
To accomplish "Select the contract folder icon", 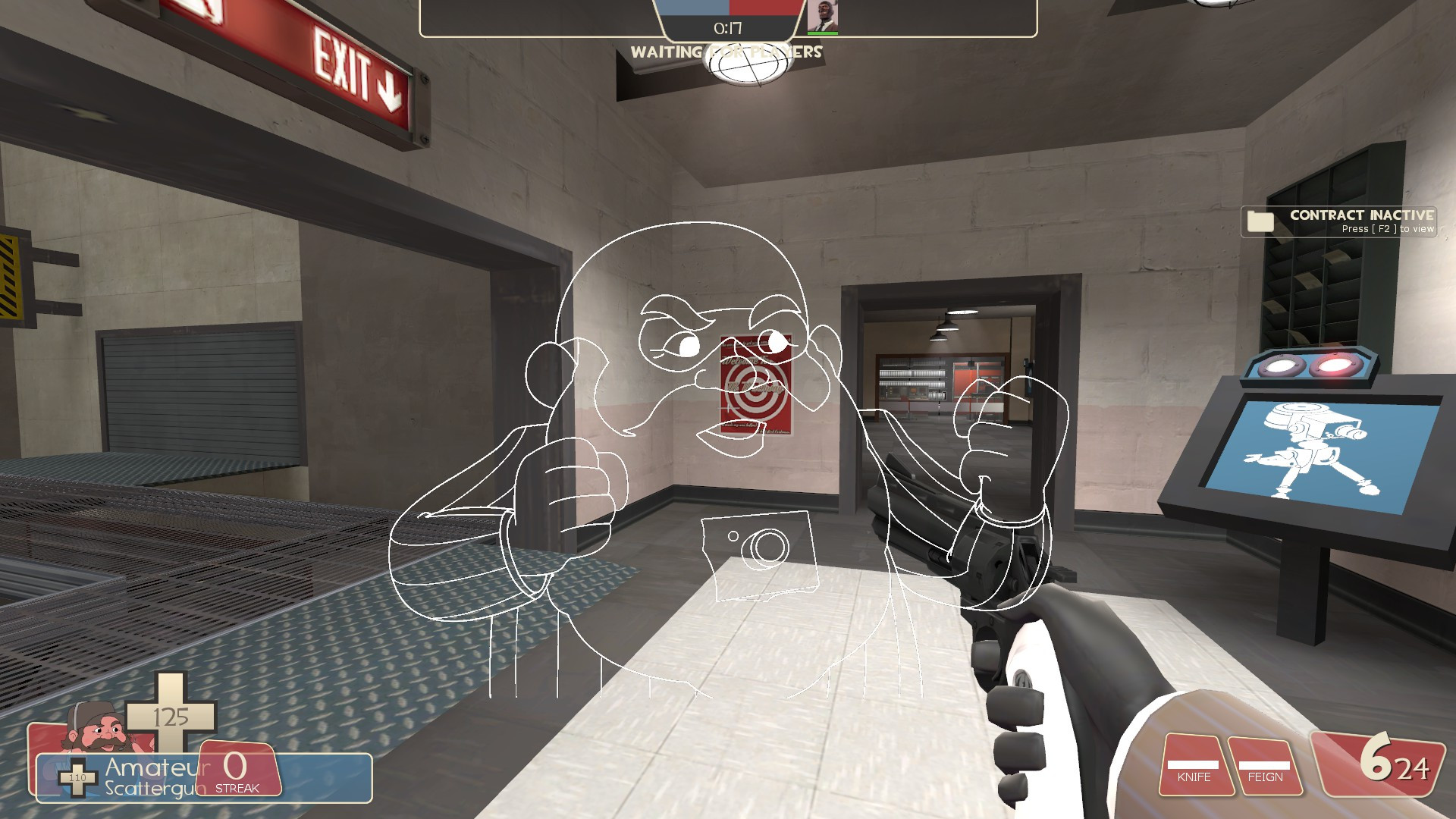I will click(1259, 221).
